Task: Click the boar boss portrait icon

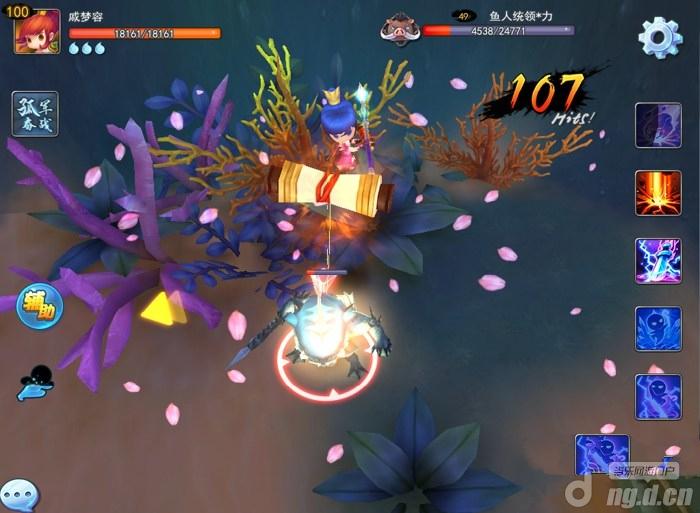Action: coord(398,29)
